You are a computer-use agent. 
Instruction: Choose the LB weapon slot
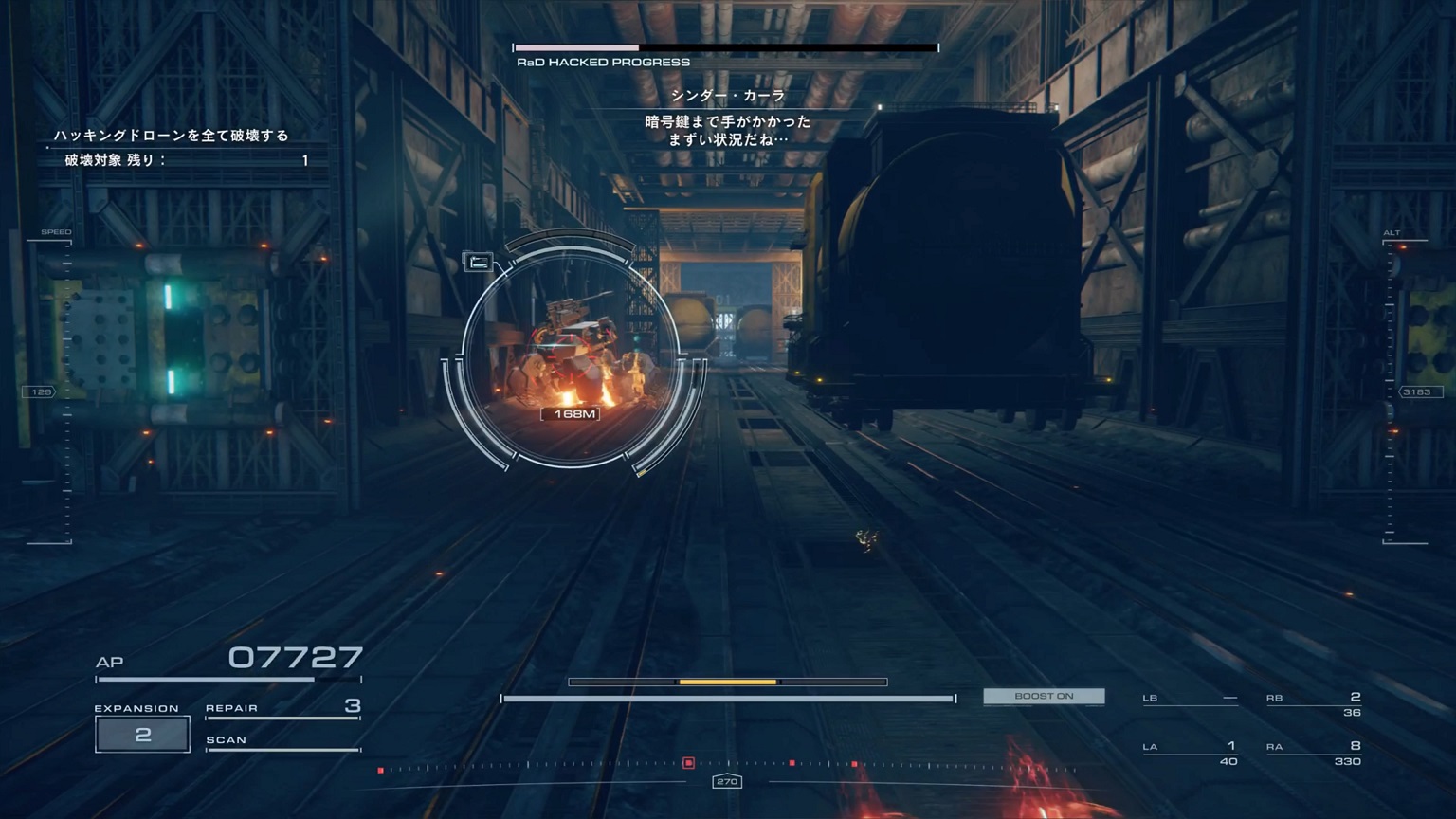[x=1190, y=699]
